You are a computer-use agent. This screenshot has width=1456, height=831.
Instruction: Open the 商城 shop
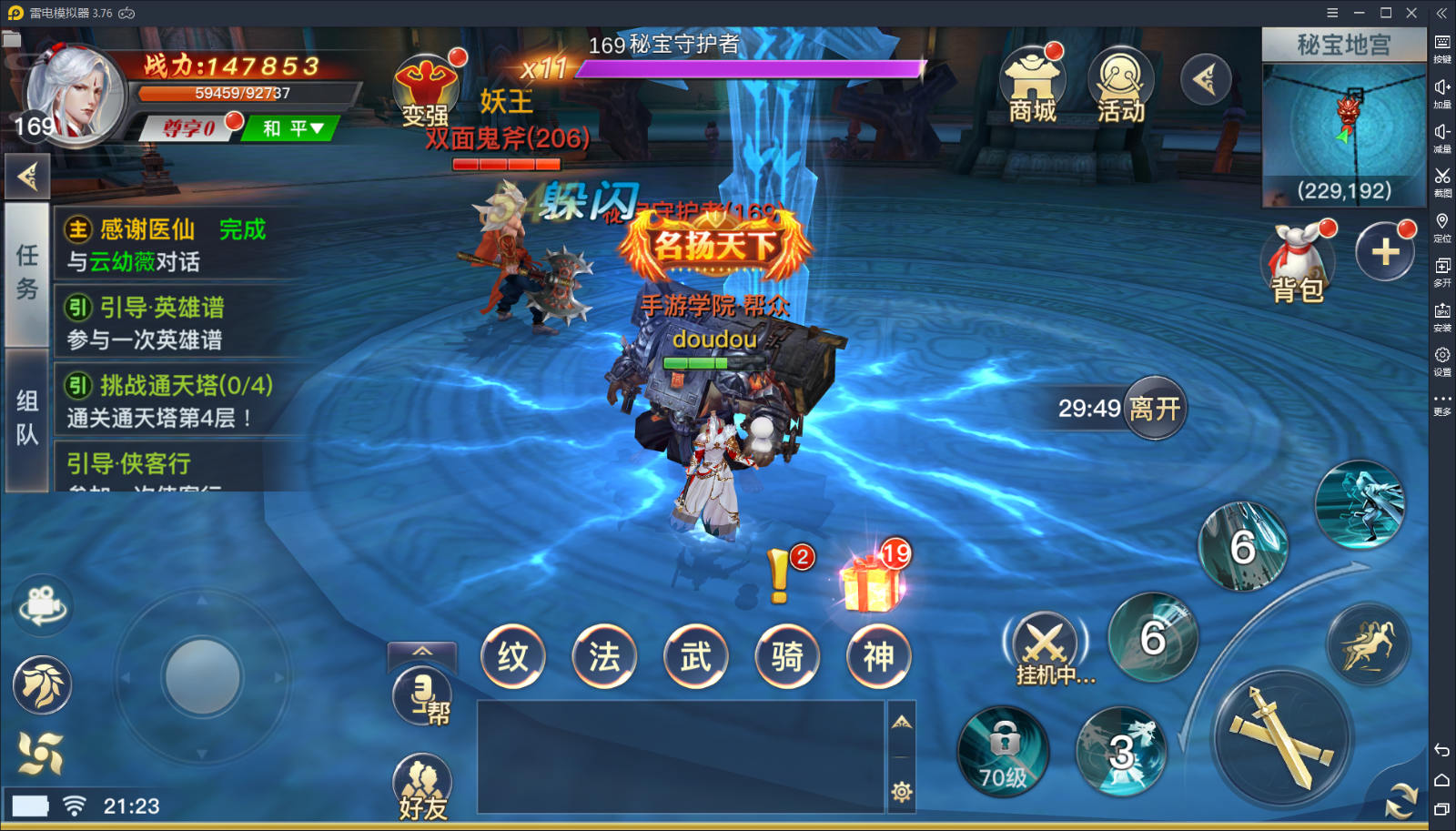[1032, 88]
